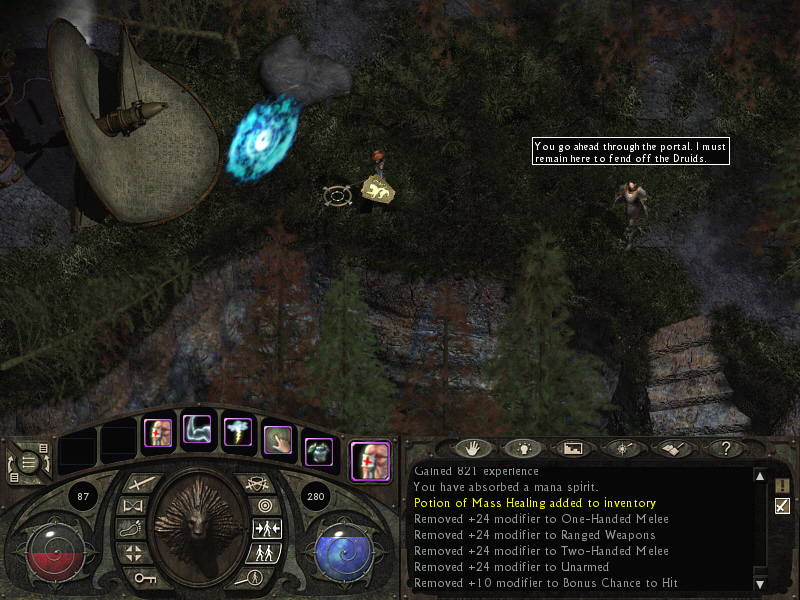This screenshot has width=800, height=600.
Task: Click the message log down arrow
Action: click(x=760, y=583)
